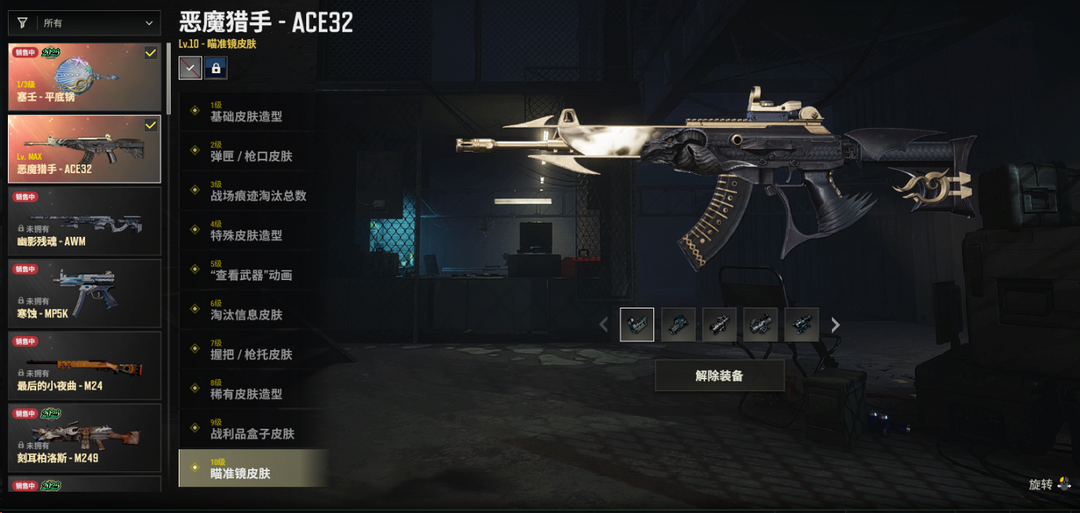The width and height of the screenshot is (1080, 513).
Task: Go to next scope thumbnails with right arrow
Action: (836, 325)
